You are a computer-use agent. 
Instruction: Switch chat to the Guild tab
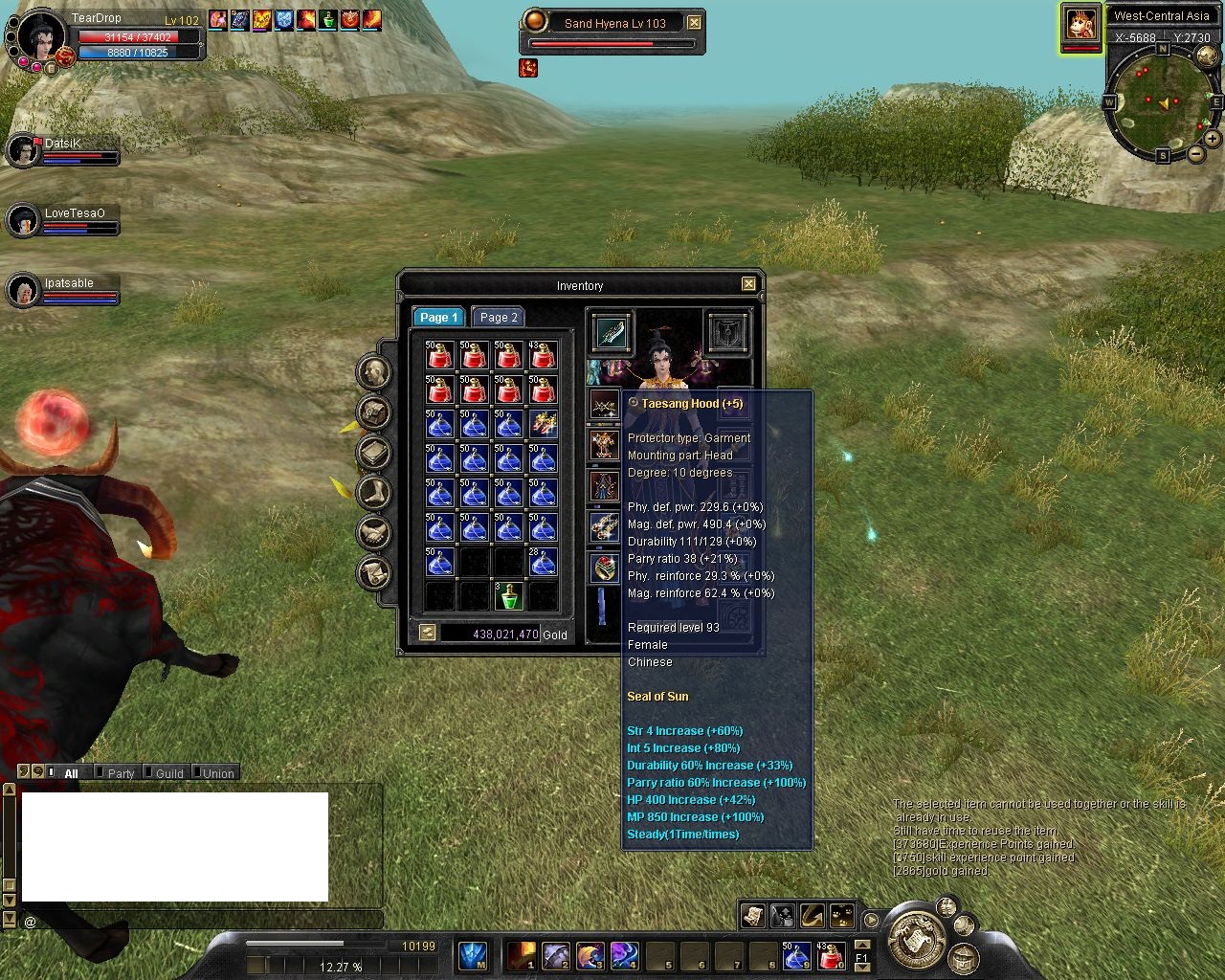click(169, 773)
